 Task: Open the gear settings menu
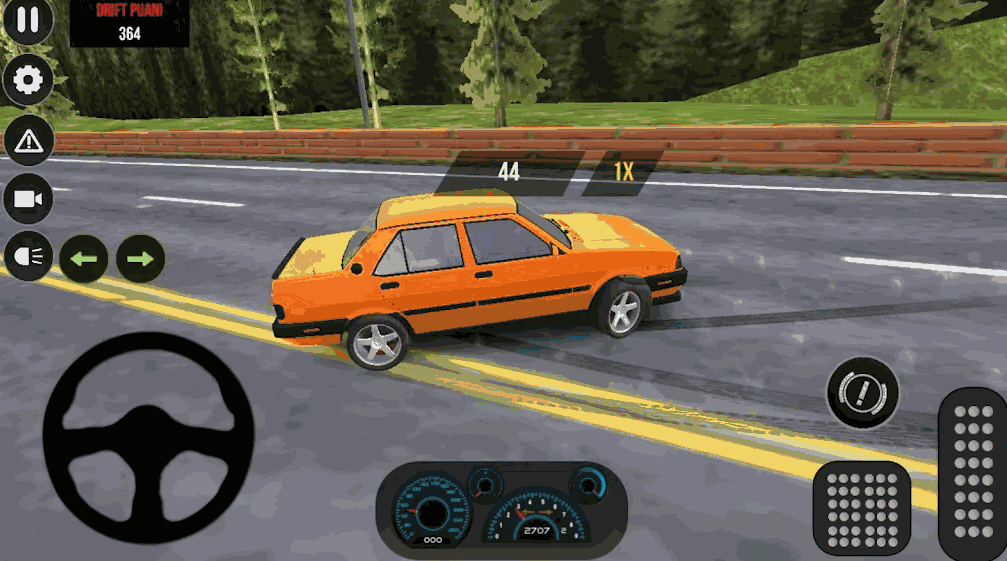(28, 81)
